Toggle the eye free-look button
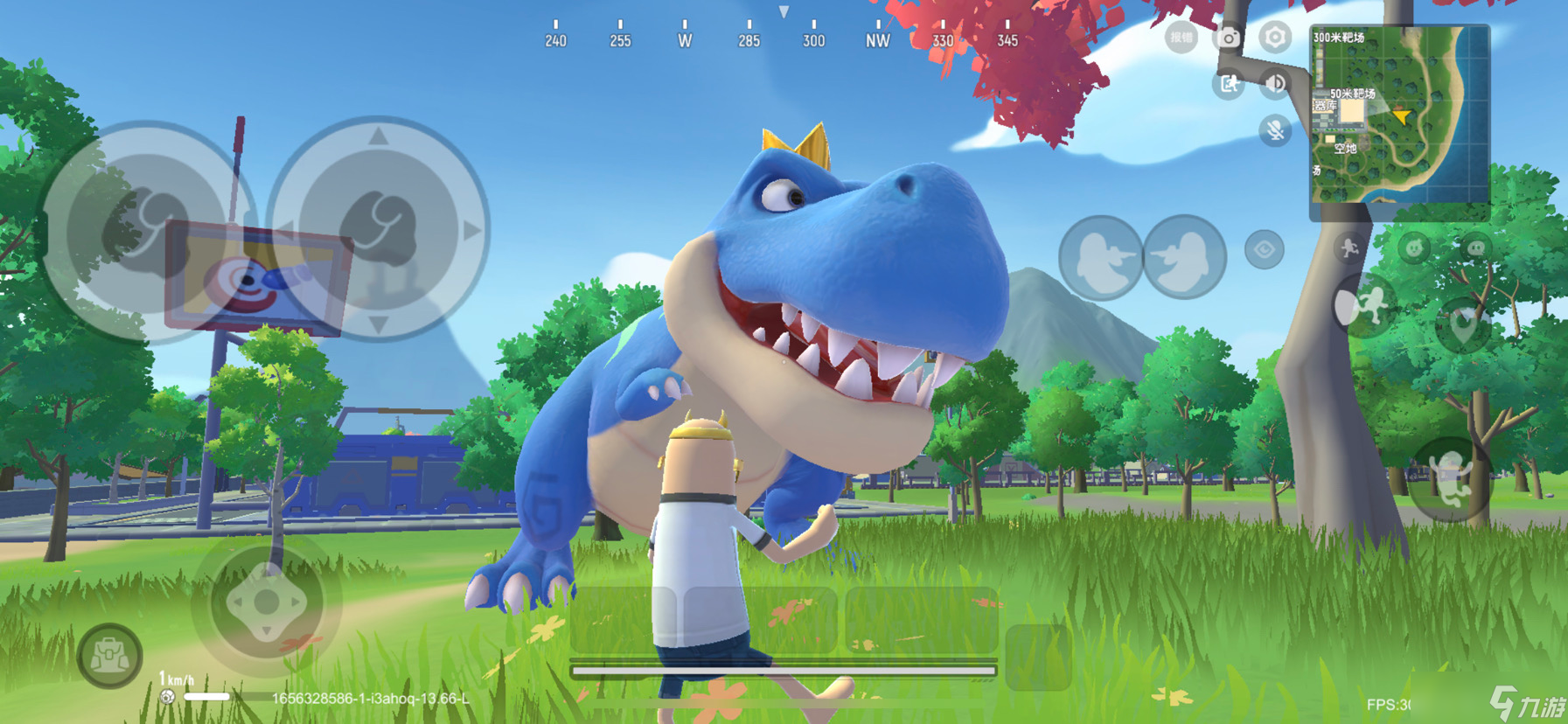This screenshot has height=724, width=1568. tap(1264, 250)
